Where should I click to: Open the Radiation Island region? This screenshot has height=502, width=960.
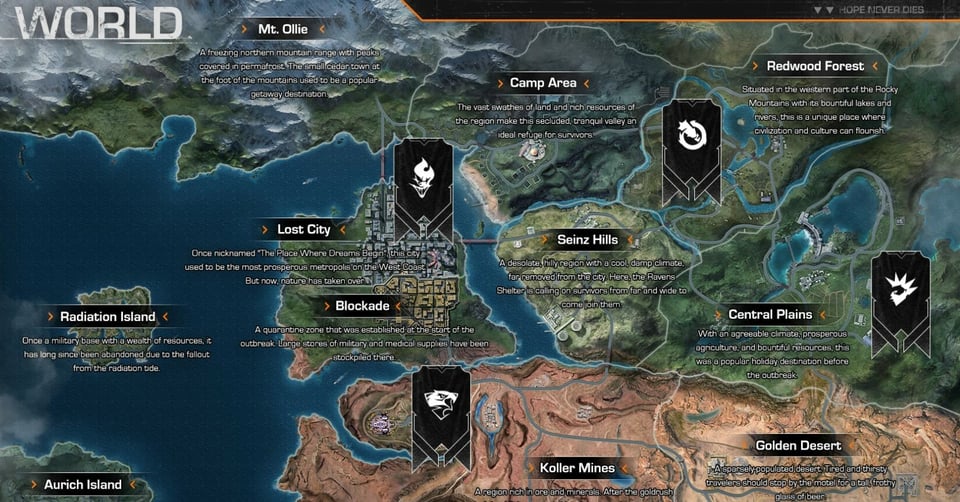(108, 317)
